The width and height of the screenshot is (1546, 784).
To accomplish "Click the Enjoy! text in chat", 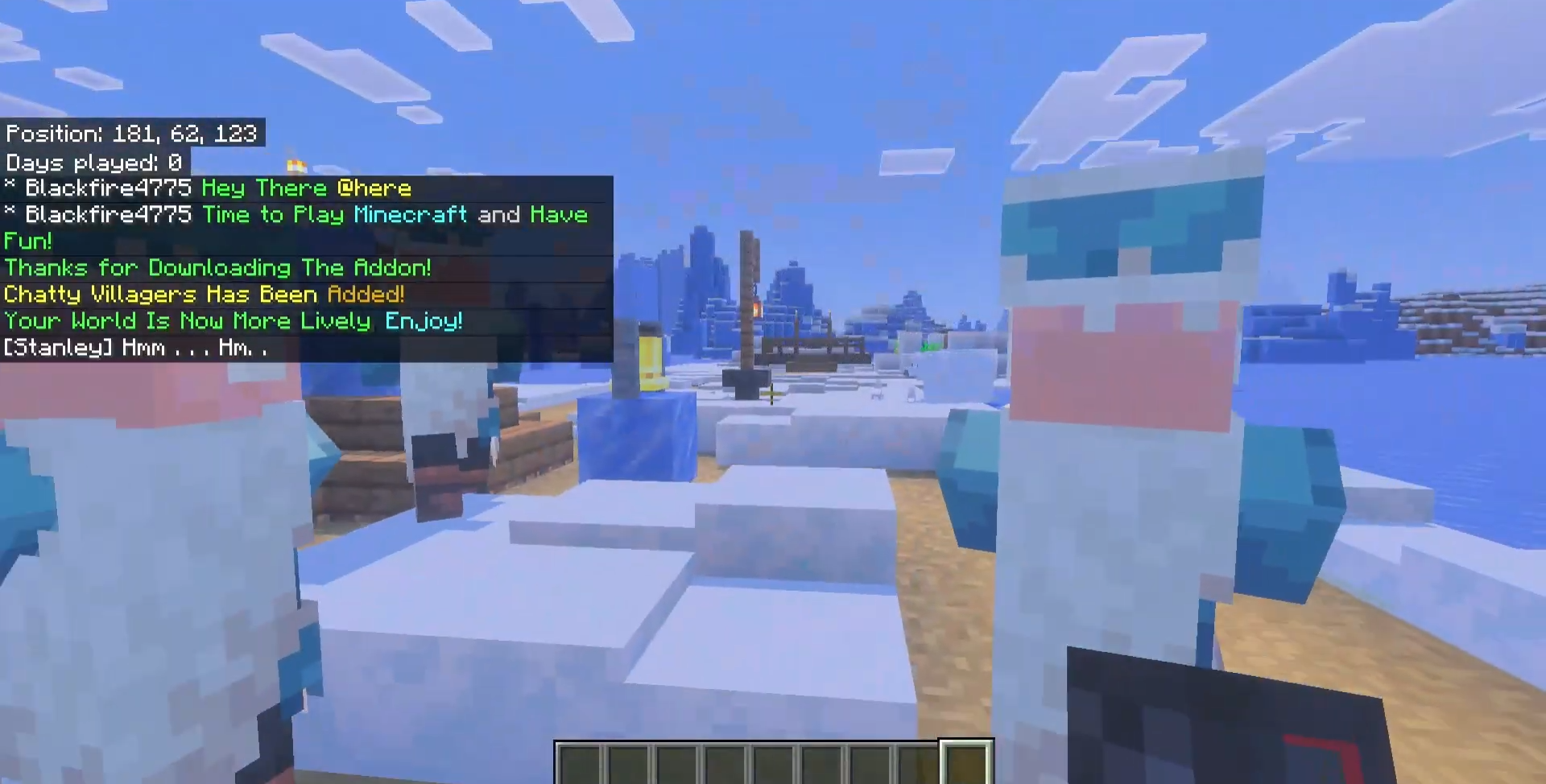I will (x=424, y=320).
